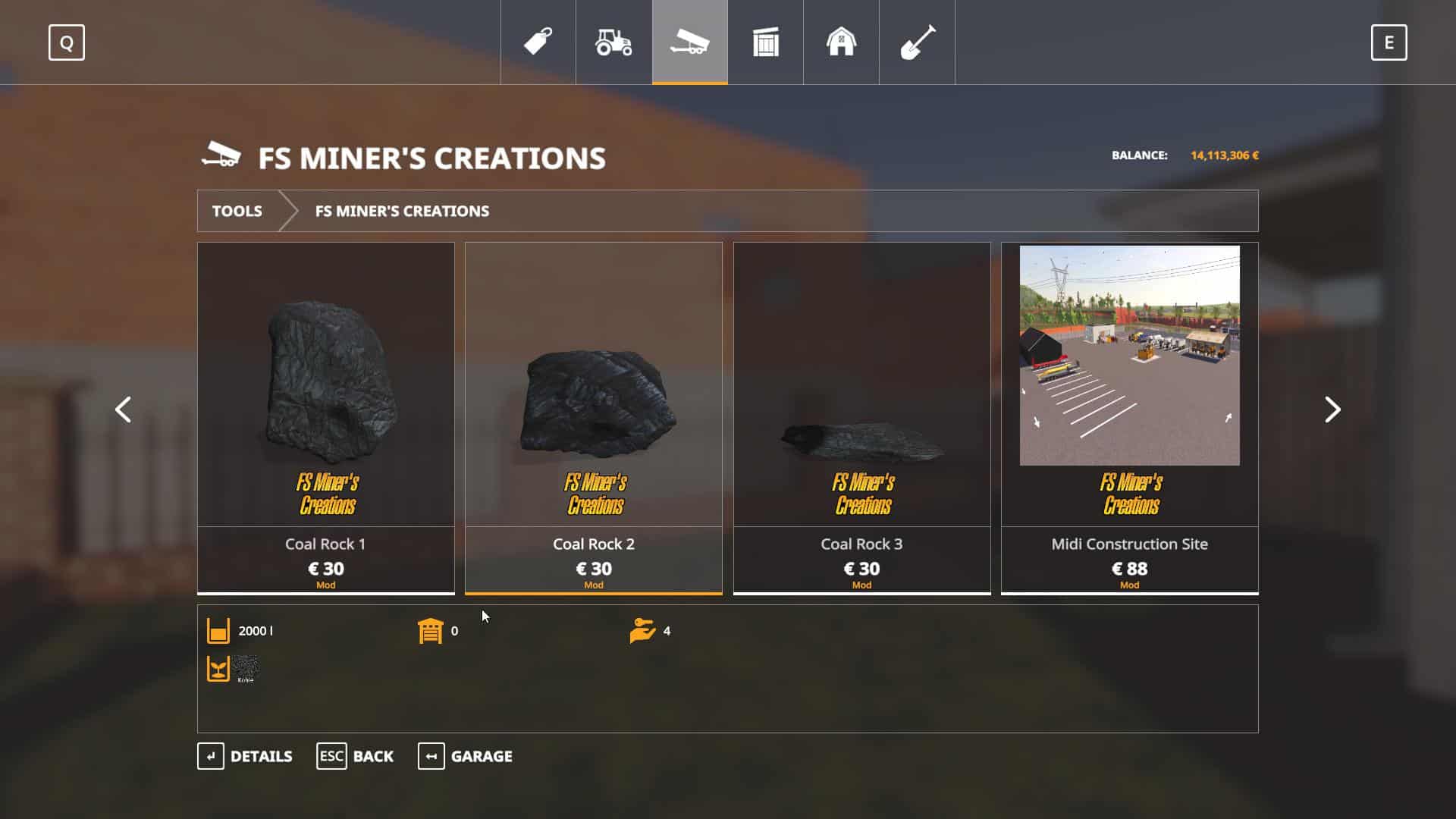Open the GARAGE view
Viewport: 1456px width, 819px height.
pos(465,756)
